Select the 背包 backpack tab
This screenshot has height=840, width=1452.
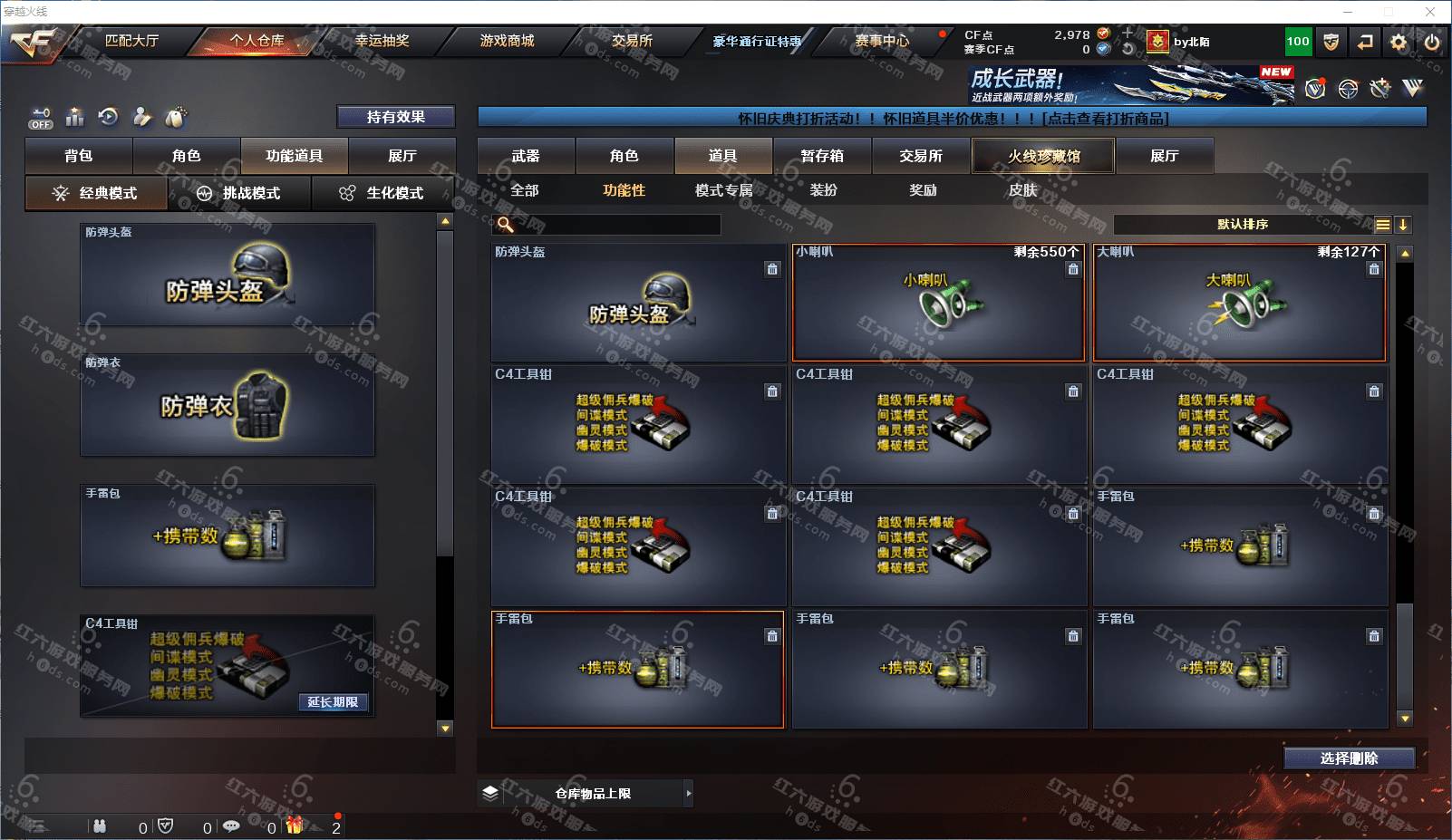pyautogui.click(x=79, y=156)
